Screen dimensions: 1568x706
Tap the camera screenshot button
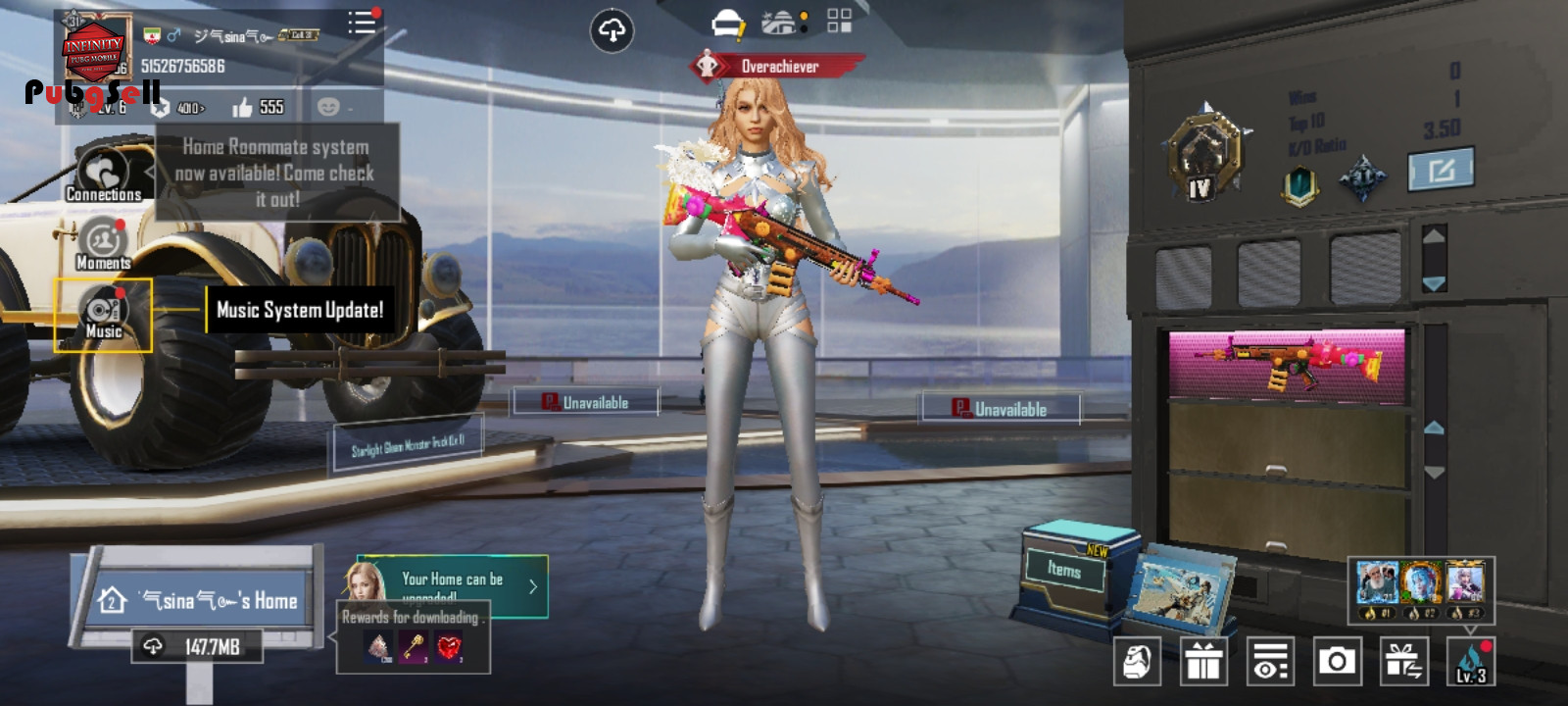click(1337, 662)
